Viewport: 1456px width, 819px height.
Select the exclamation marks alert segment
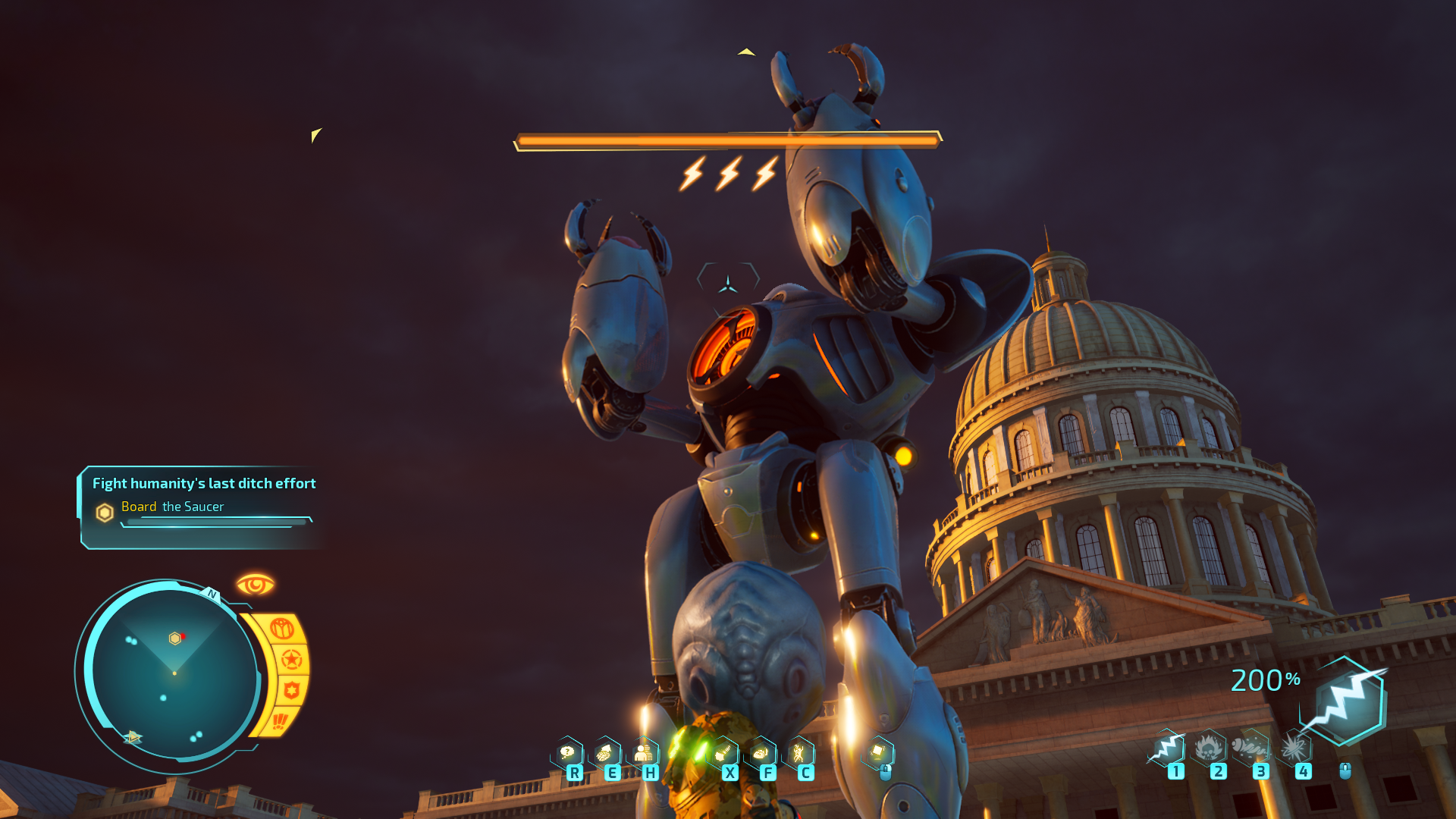point(280,720)
